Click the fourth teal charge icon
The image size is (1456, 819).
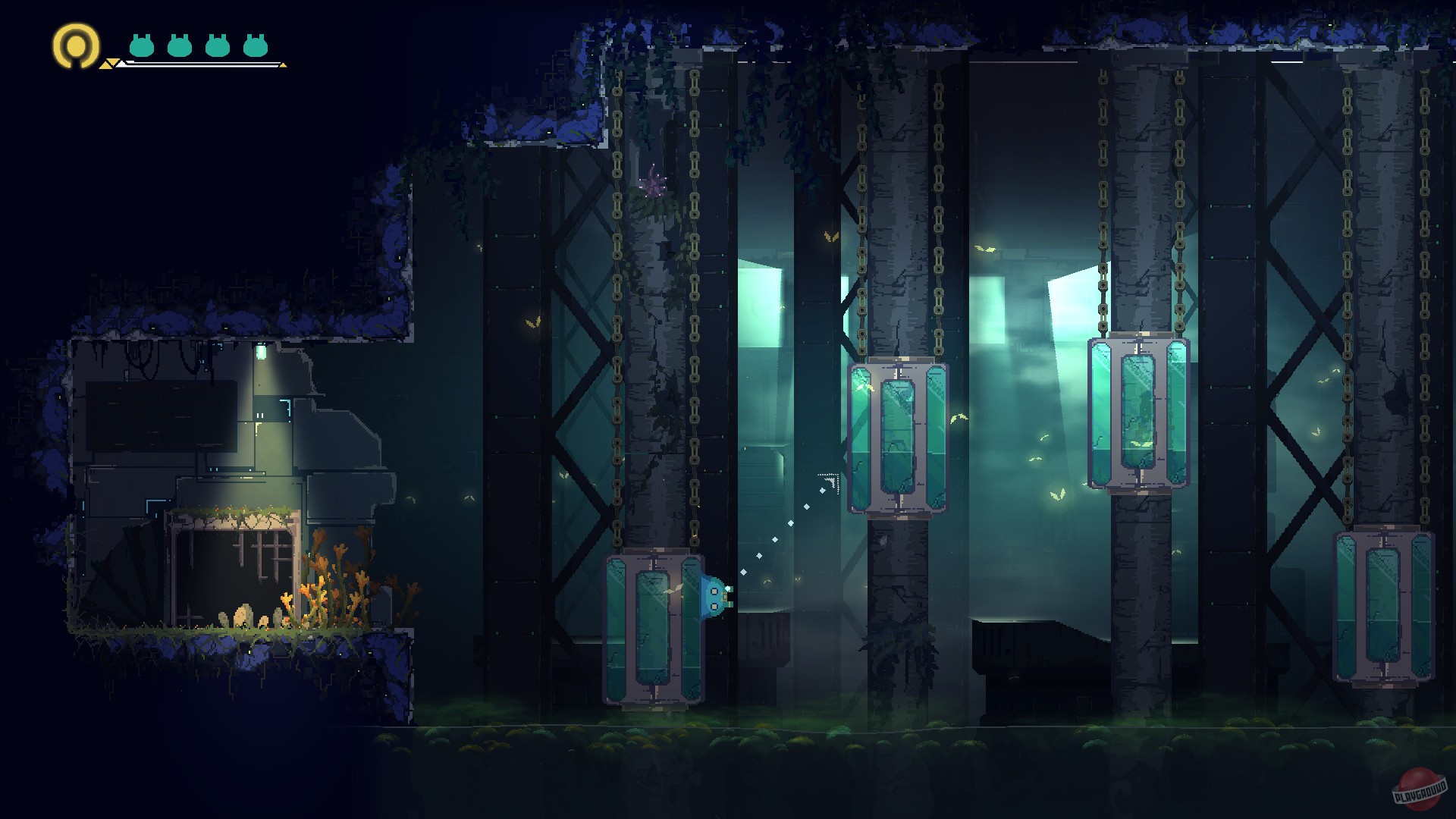click(x=256, y=45)
